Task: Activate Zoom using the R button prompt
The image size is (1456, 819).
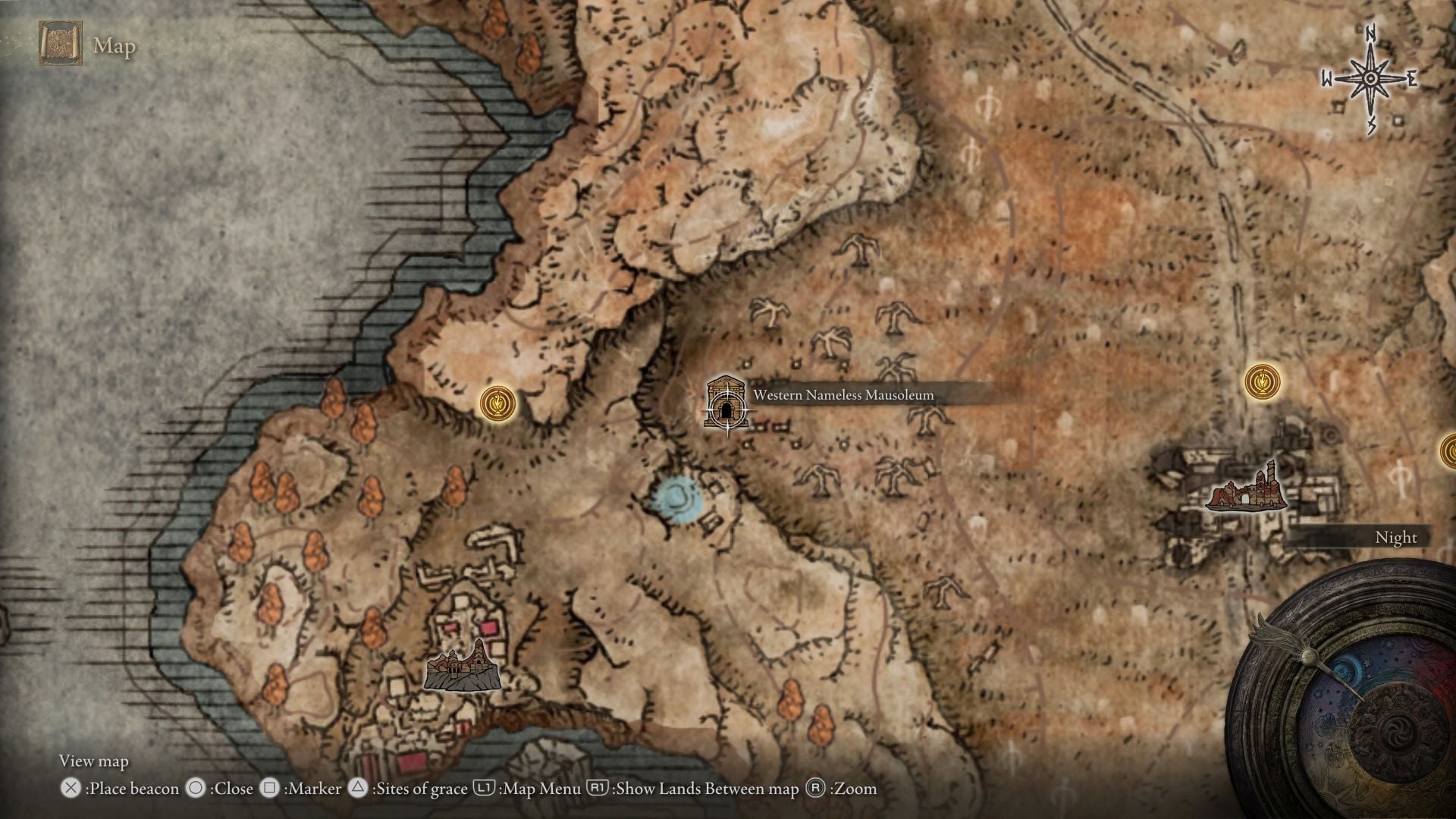Action: click(817, 789)
